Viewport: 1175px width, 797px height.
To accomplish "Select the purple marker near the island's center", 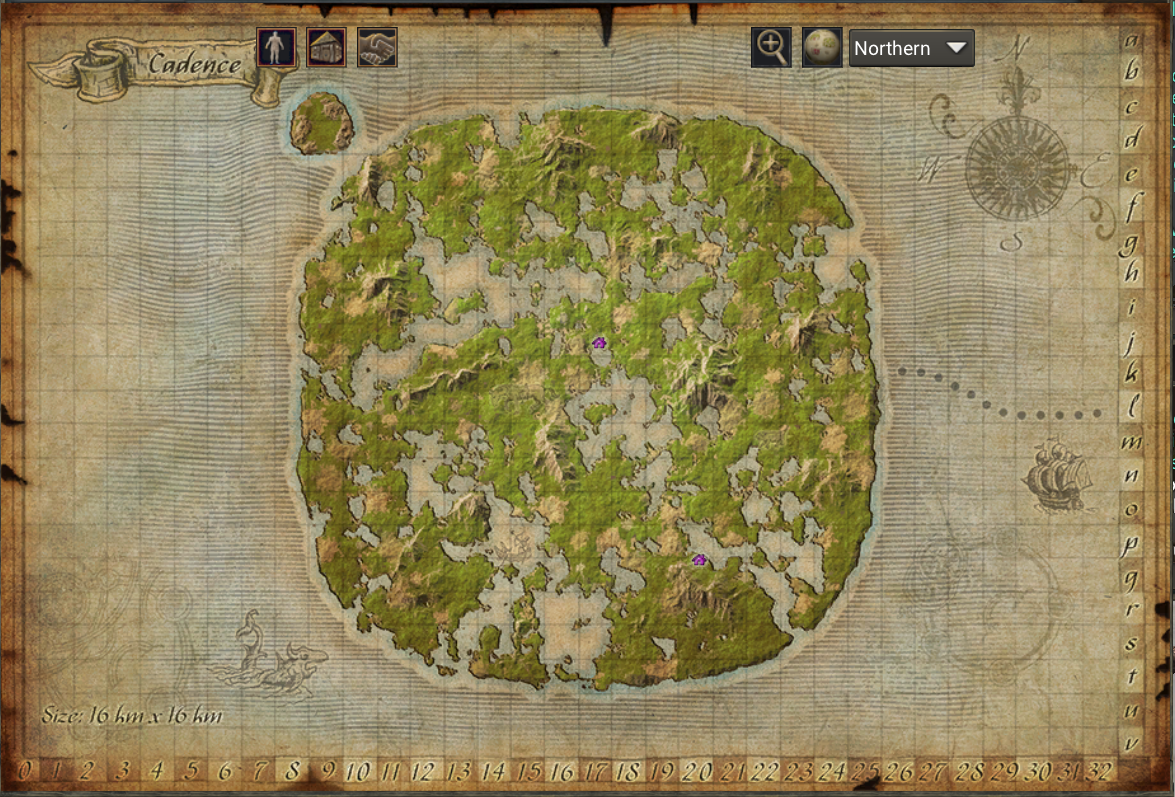I will (599, 343).
